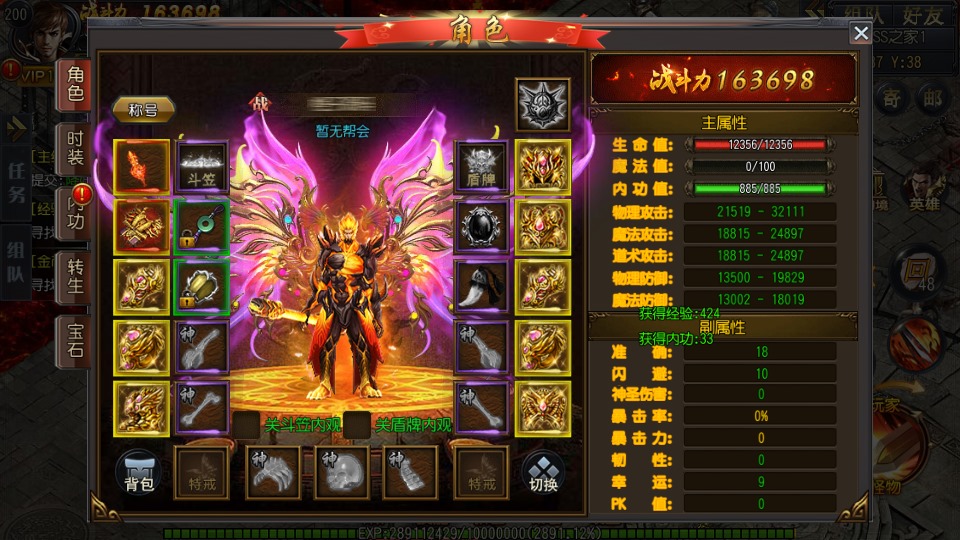Show the 角色 tab
This screenshot has width=960, height=540.
75,84
